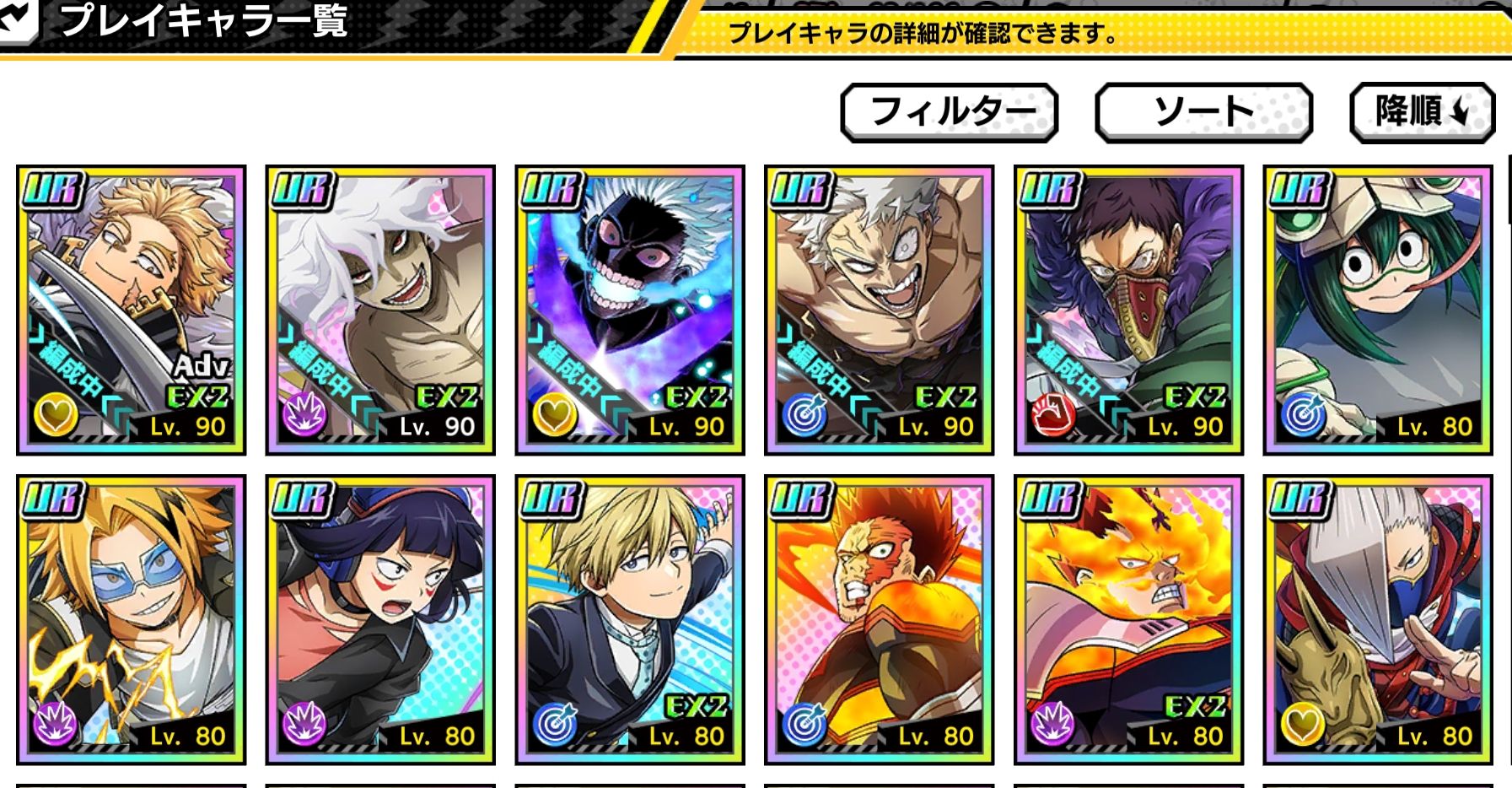Select the shirtless white-haired Shigaraki card
The height and width of the screenshot is (788, 1512).
click(x=380, y=310)
